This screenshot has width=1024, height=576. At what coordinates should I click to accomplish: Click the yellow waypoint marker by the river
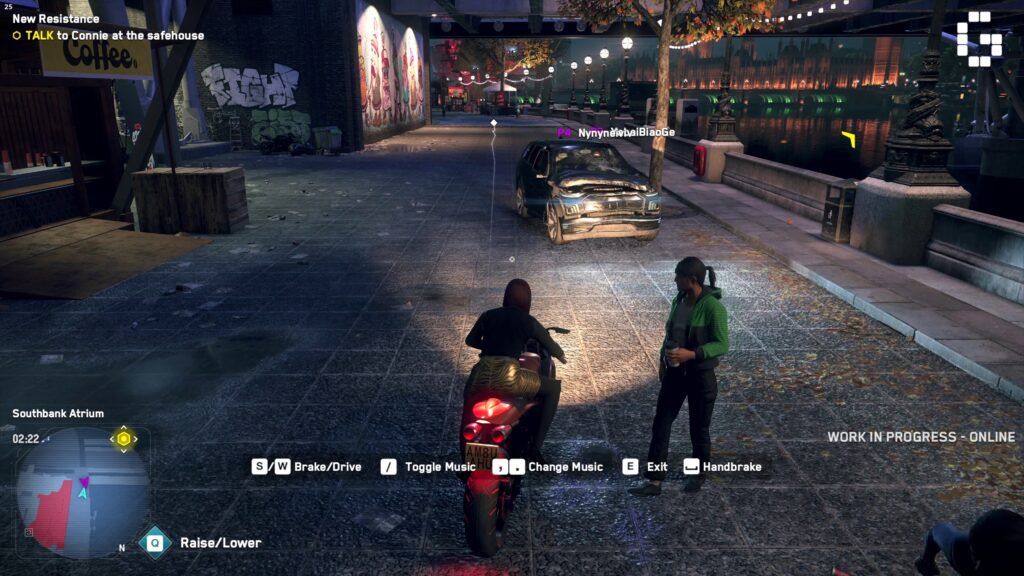pos(849,139)
